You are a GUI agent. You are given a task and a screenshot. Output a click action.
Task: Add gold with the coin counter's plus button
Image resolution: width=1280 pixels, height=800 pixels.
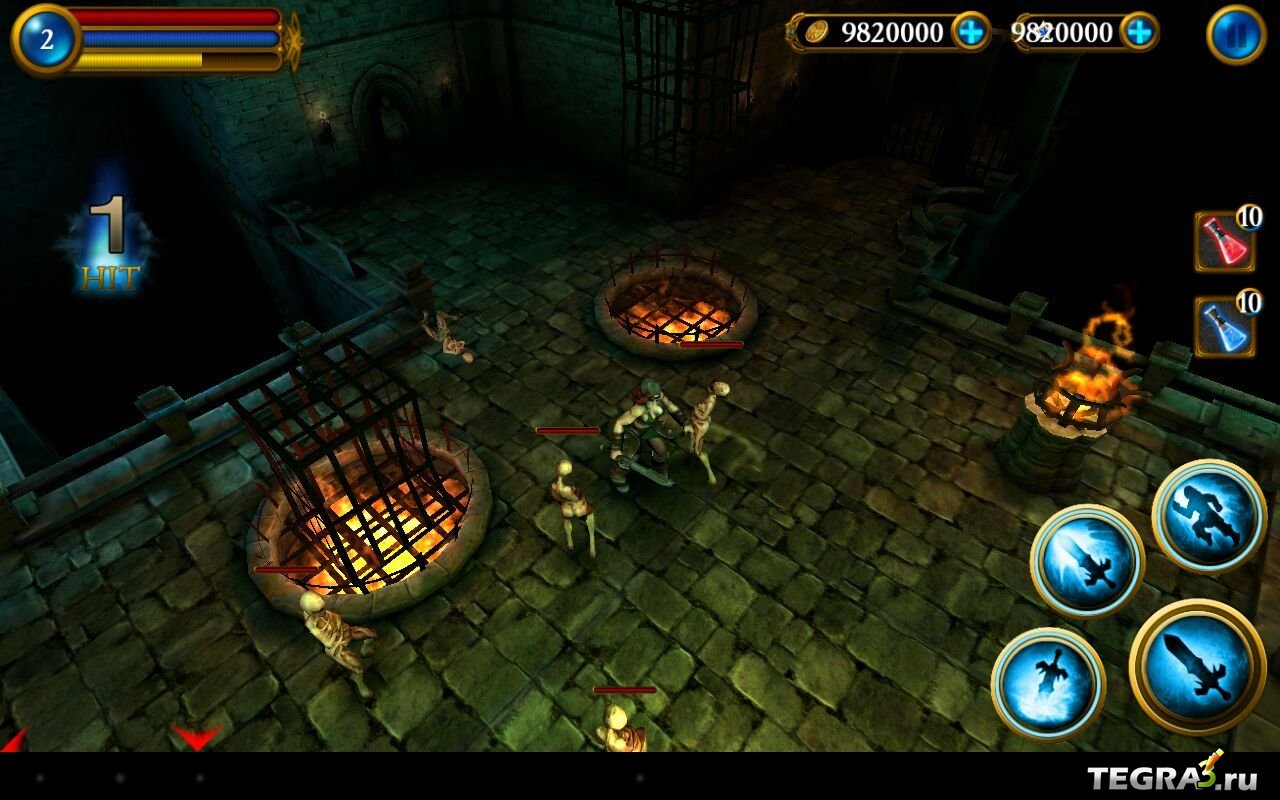coord(970,32)
